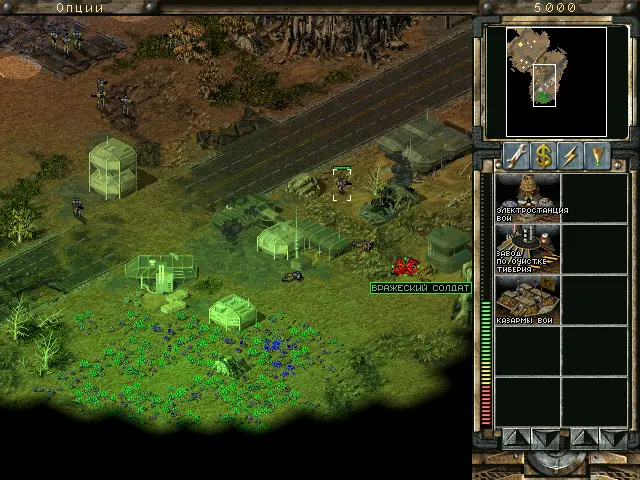Activate the wrench repair mode
This screenshot has height=480, width=640.
(x=516, y=155)
